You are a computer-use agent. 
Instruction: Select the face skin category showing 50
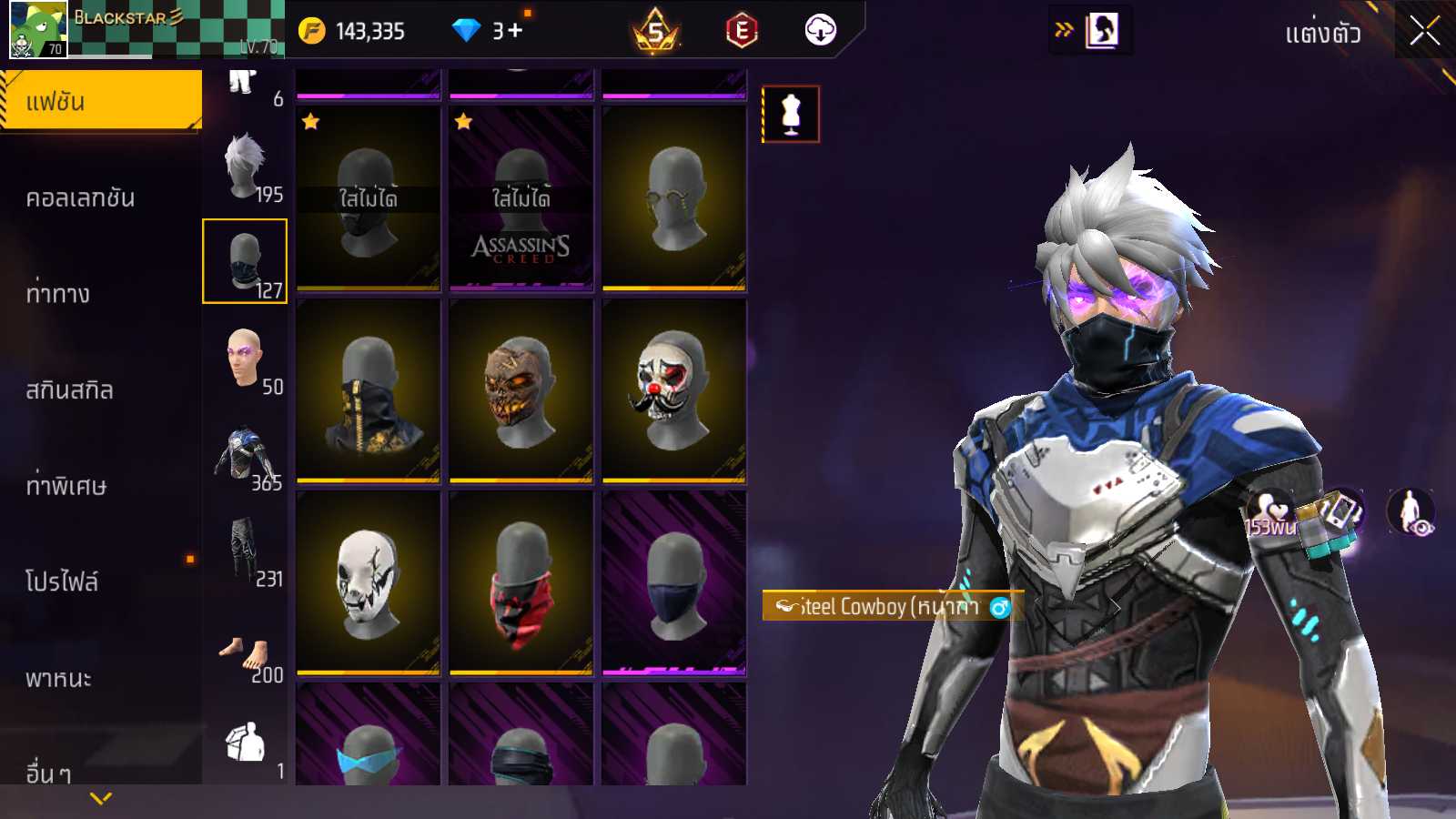point(246,359)
